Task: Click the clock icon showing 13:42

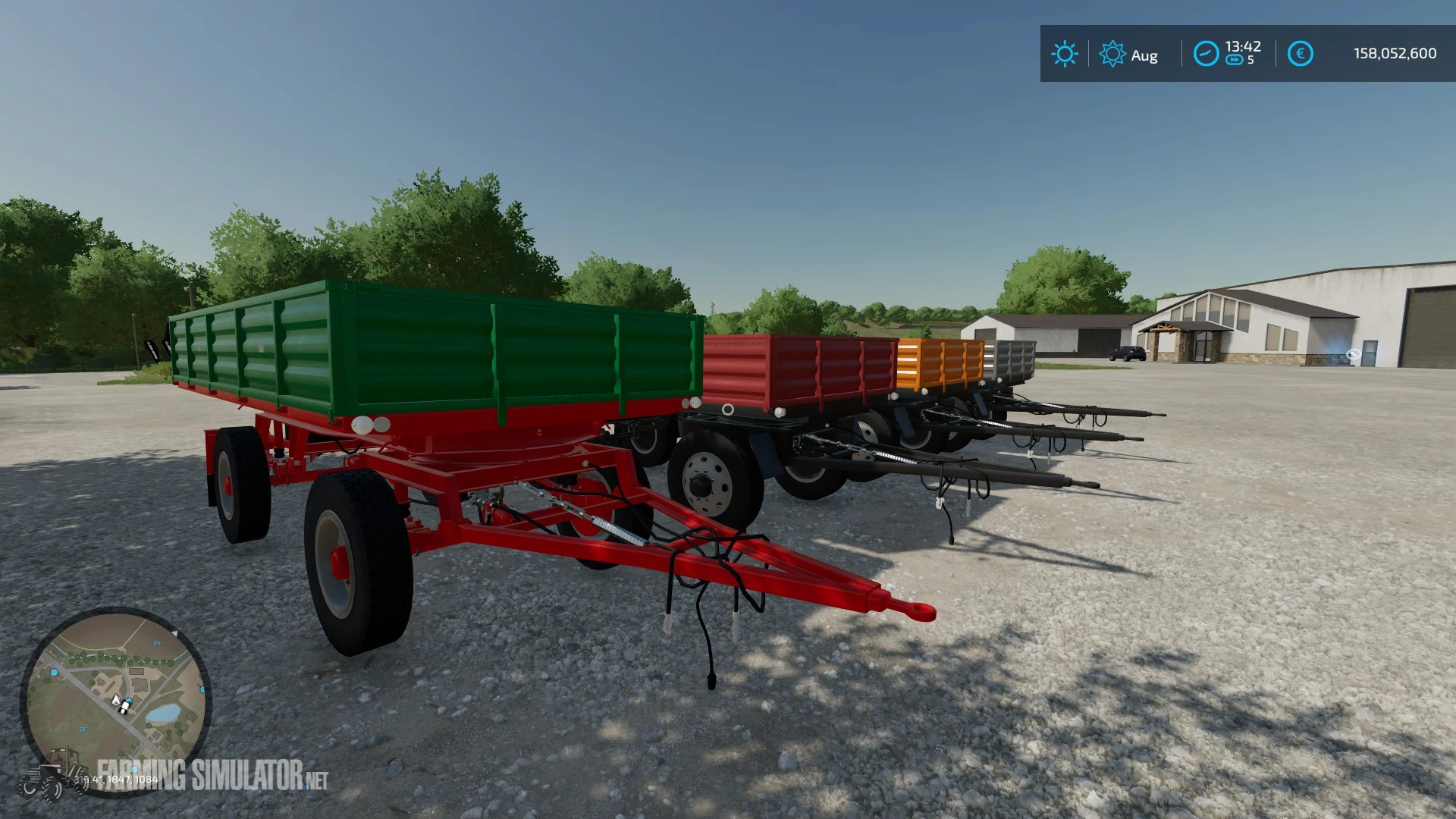Action: 1206,53
